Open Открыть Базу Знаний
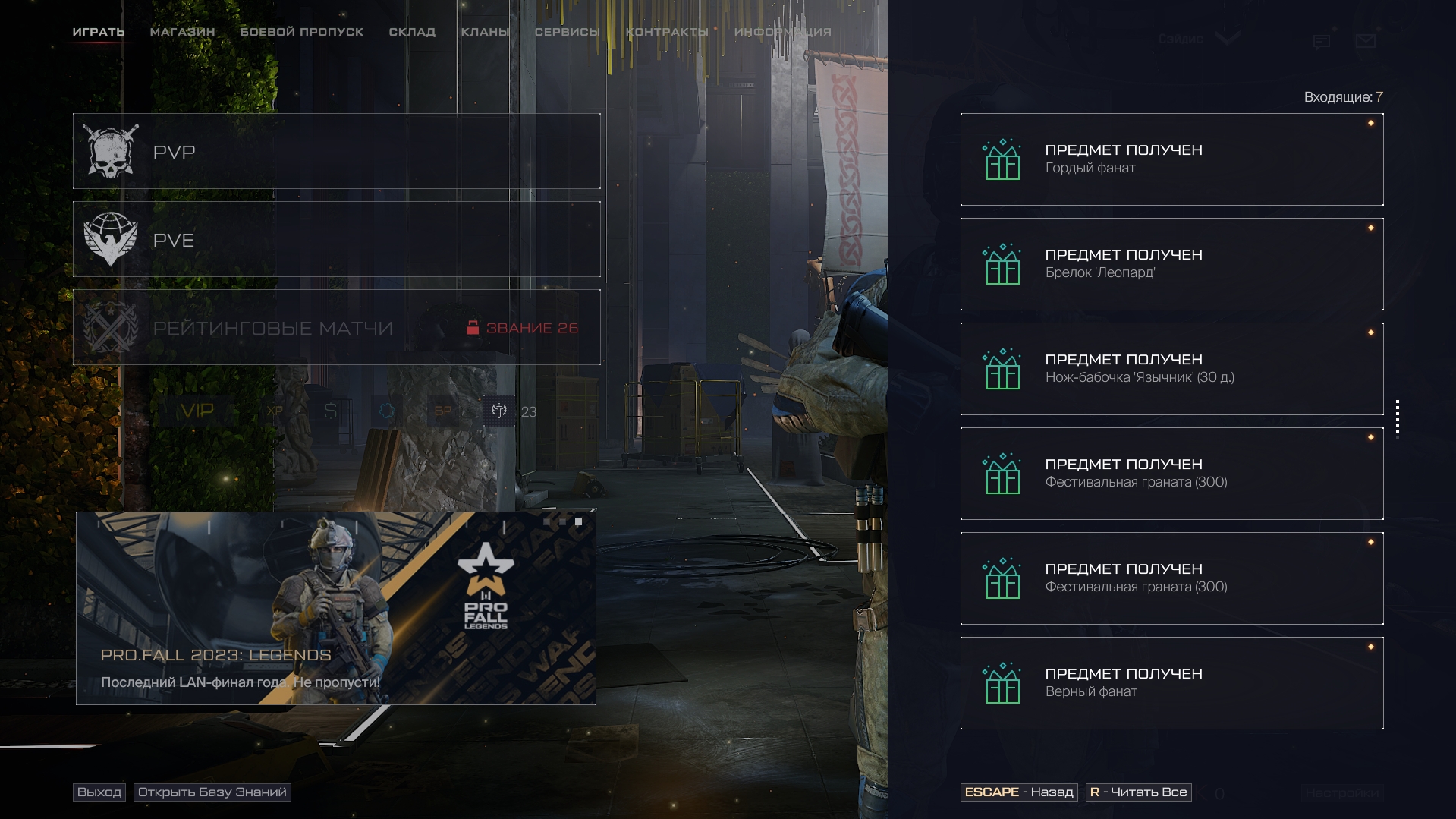This screenshot has height=819, width=1456. pyautogui.click(x=212, y=792)
